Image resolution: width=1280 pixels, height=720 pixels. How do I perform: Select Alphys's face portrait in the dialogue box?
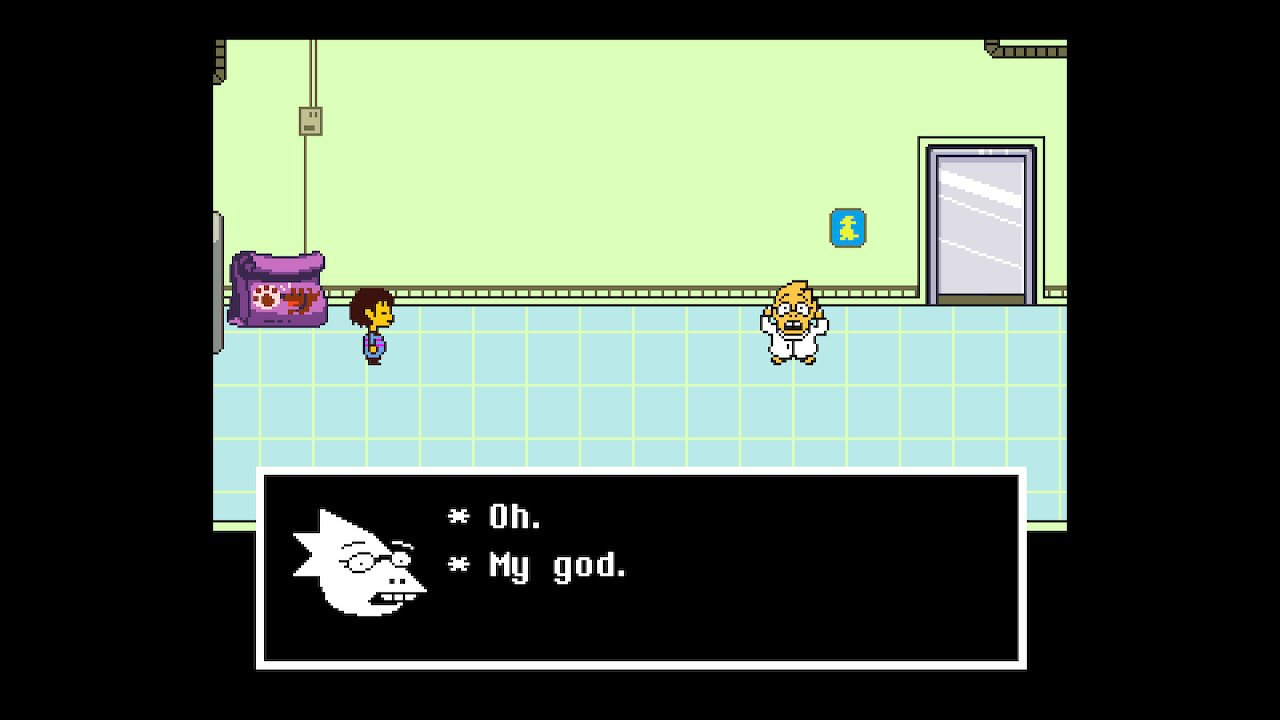click(x=360, y=565)
